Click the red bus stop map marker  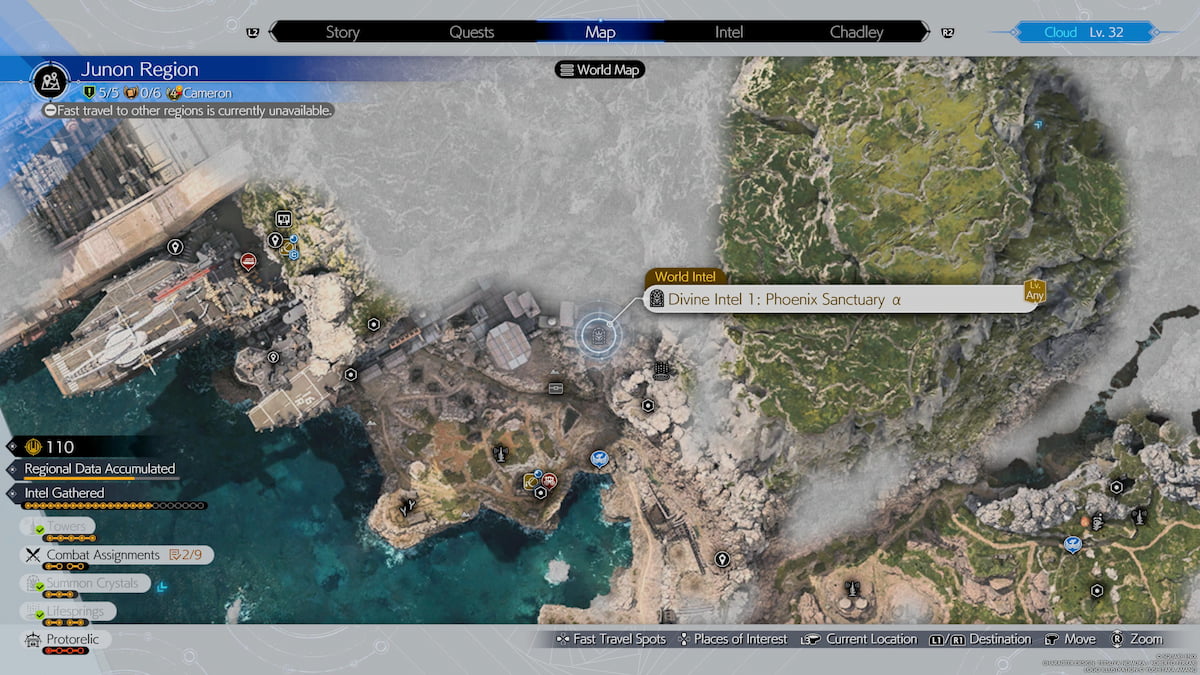[248, 261]
